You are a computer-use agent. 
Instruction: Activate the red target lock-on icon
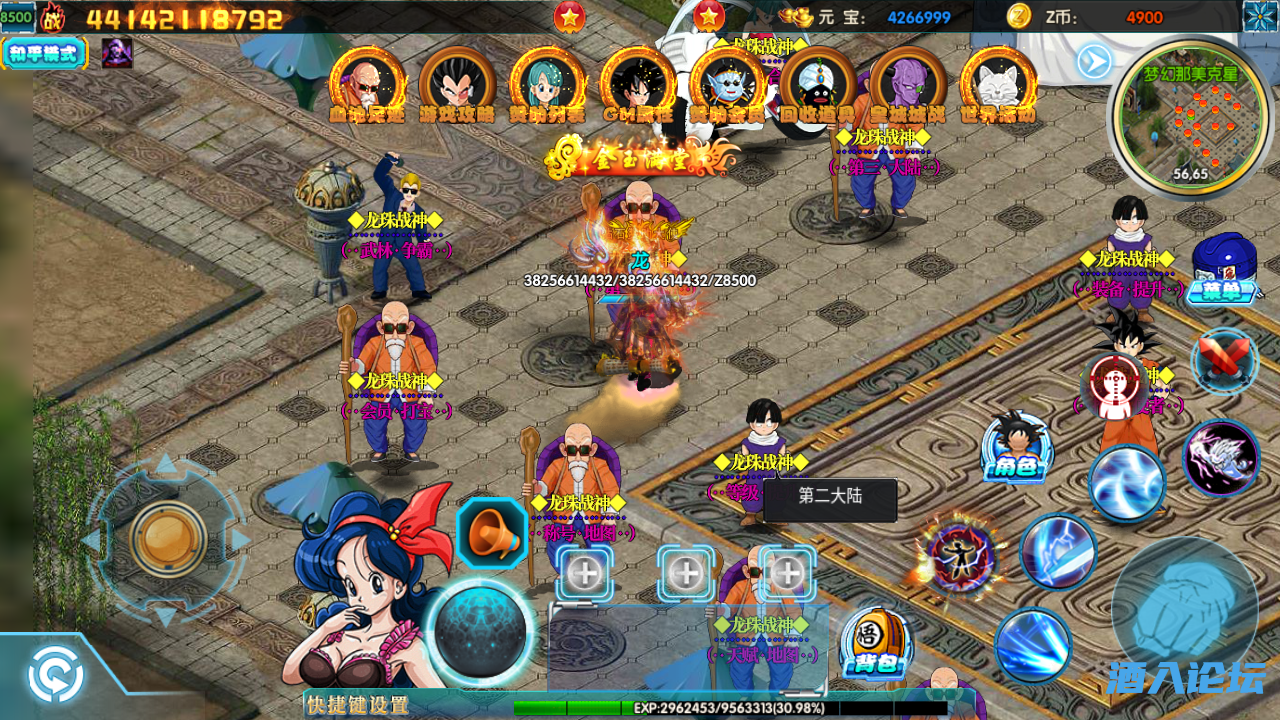[1114, 385]
